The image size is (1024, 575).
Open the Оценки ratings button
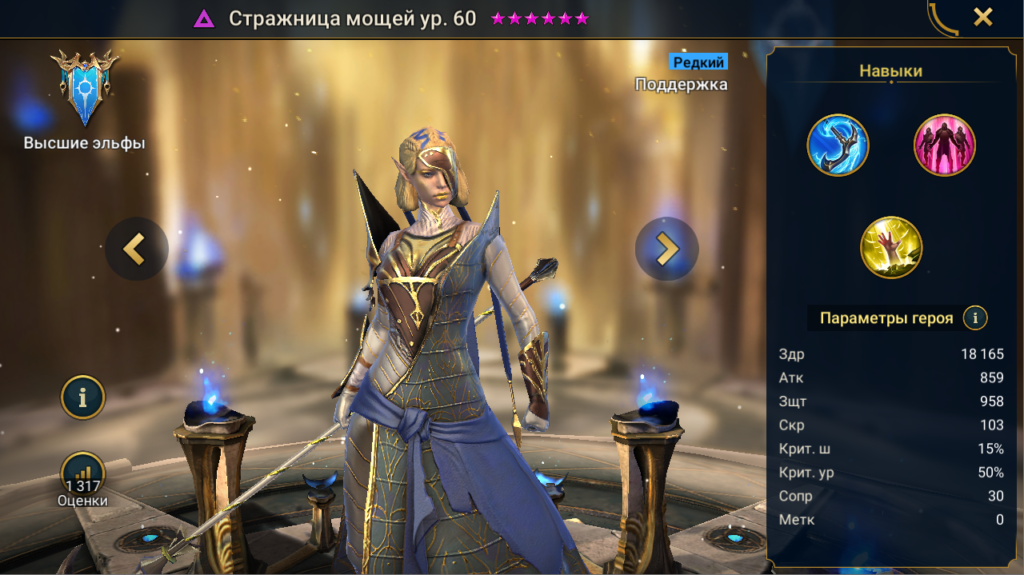click(x=83, y=479)
